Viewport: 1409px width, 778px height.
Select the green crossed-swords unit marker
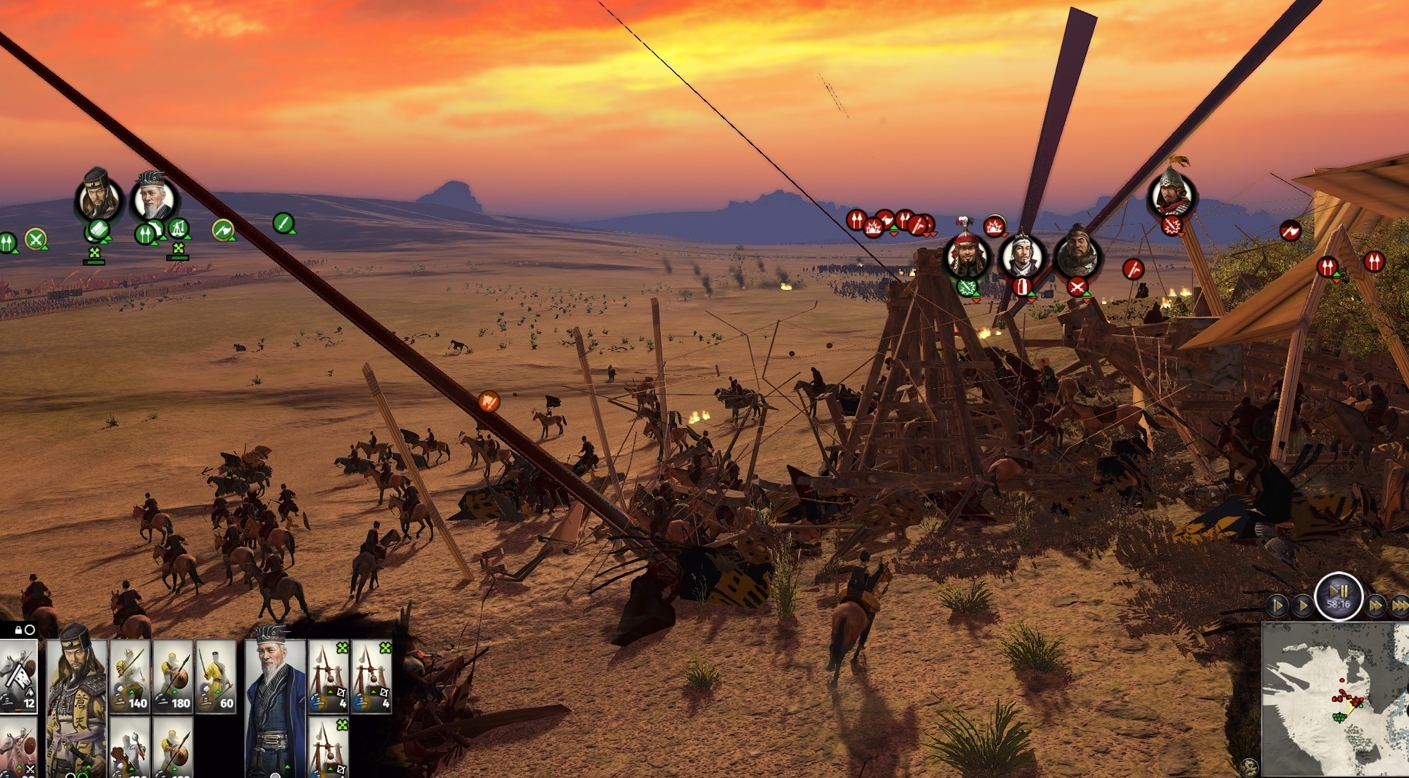pyautogui.click(x=36, y=239)
